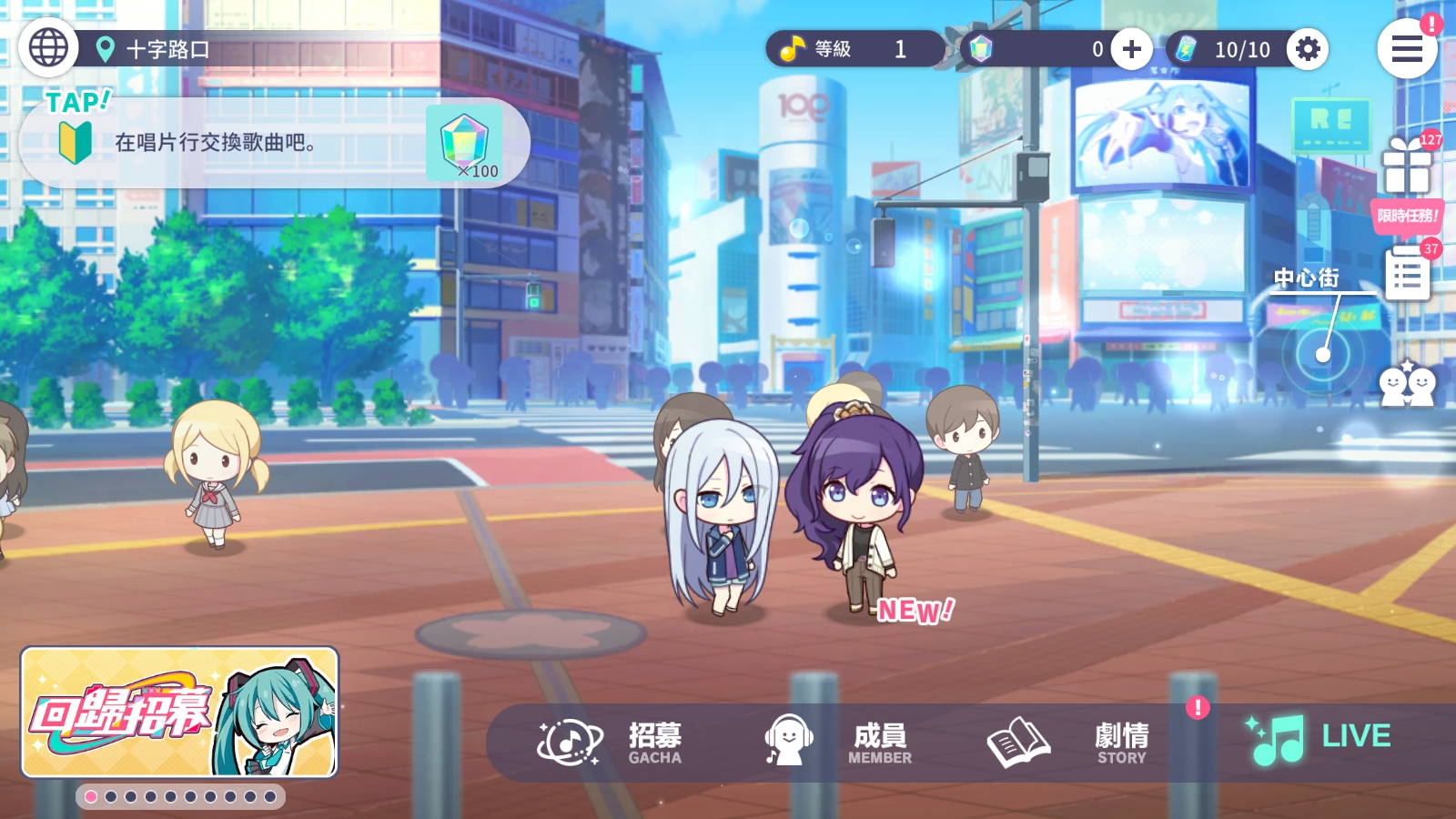Travel to the 中心街 location marker
The height and width of the screenshot is (819, 1456).
tap(1323, 353)
